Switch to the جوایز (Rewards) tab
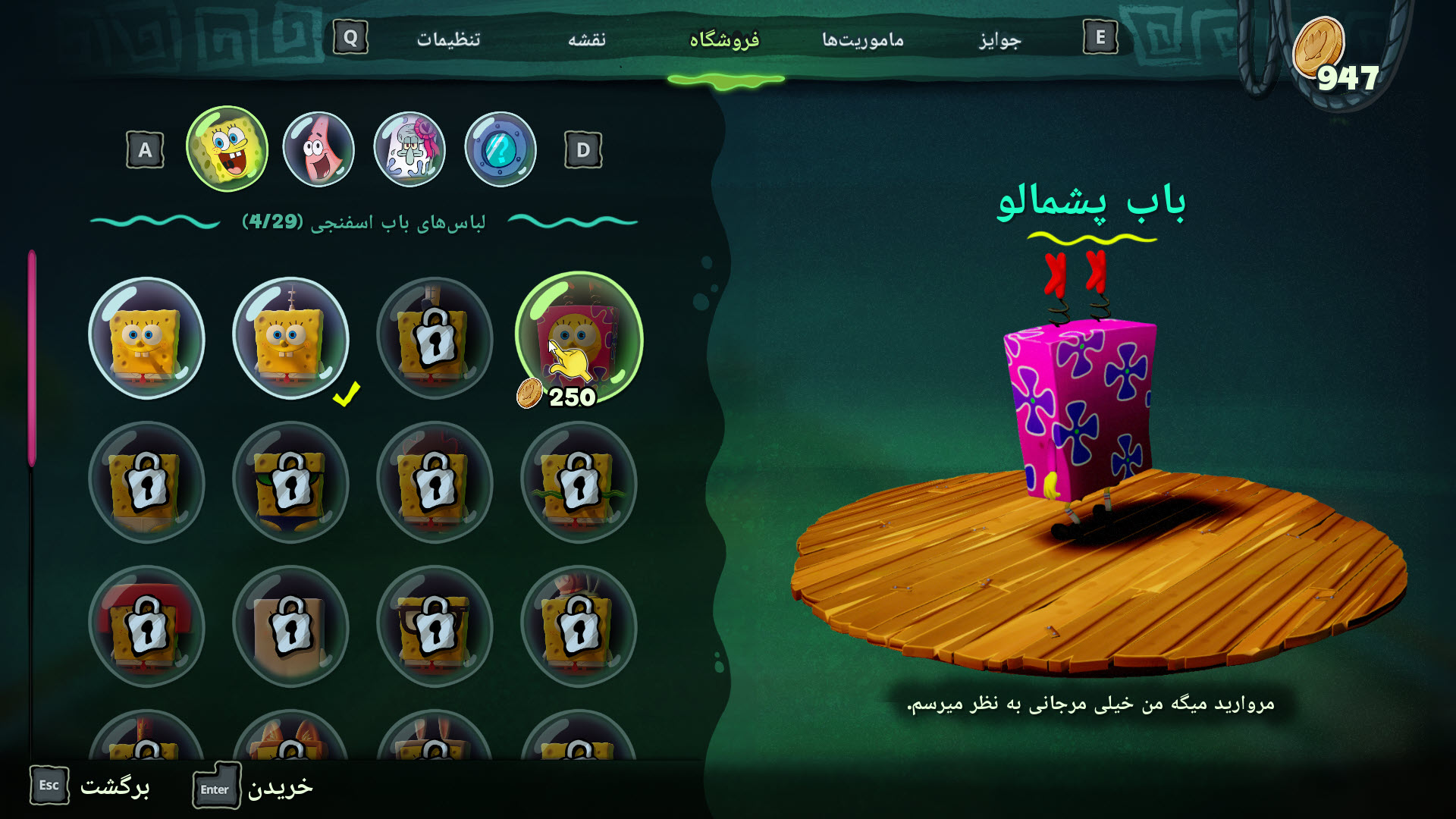 tap(999, 39)
